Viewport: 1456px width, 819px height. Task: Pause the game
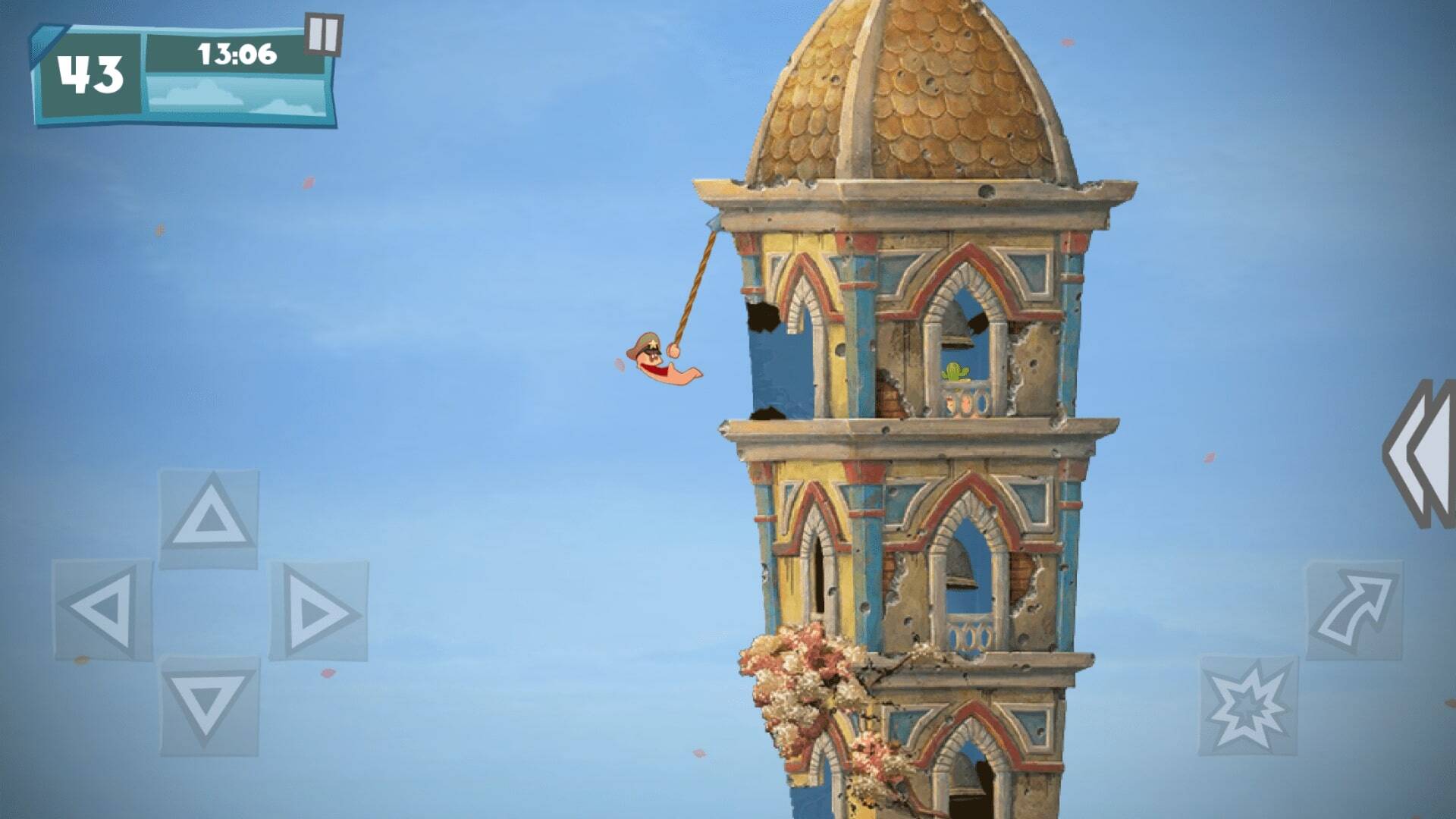pos(324,34)
